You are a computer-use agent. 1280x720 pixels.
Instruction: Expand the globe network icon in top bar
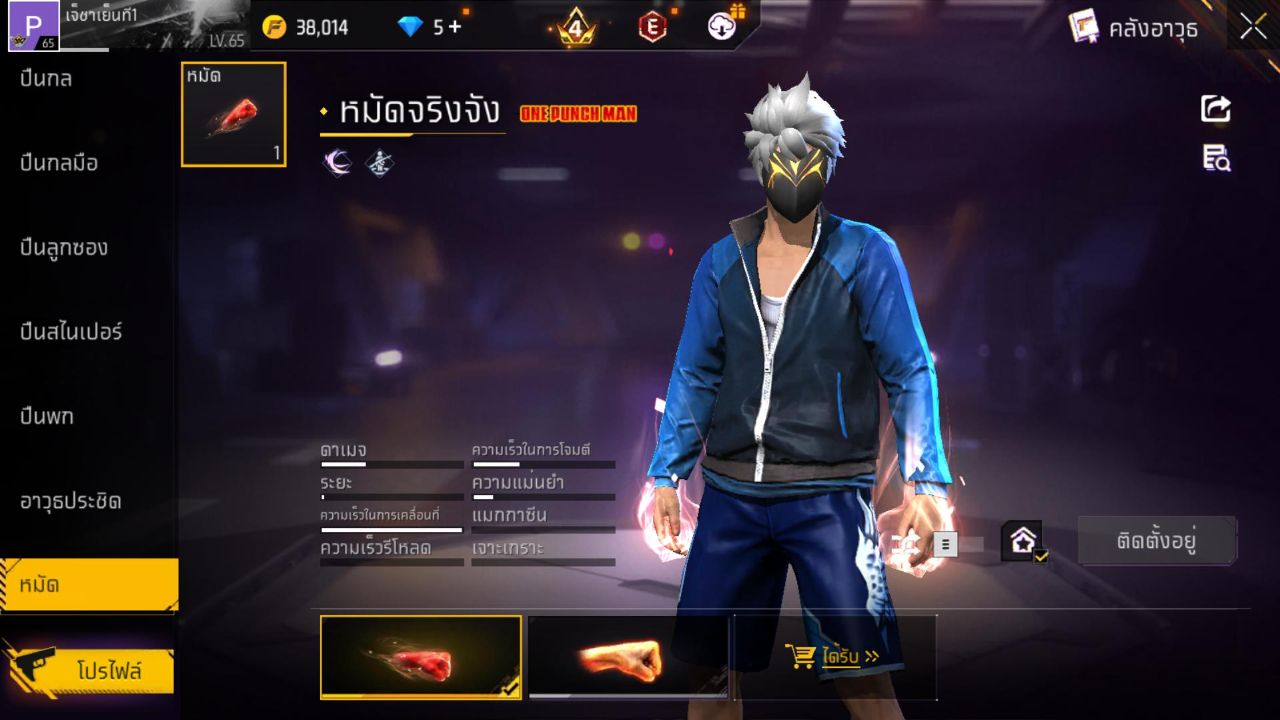click(722, 27)
